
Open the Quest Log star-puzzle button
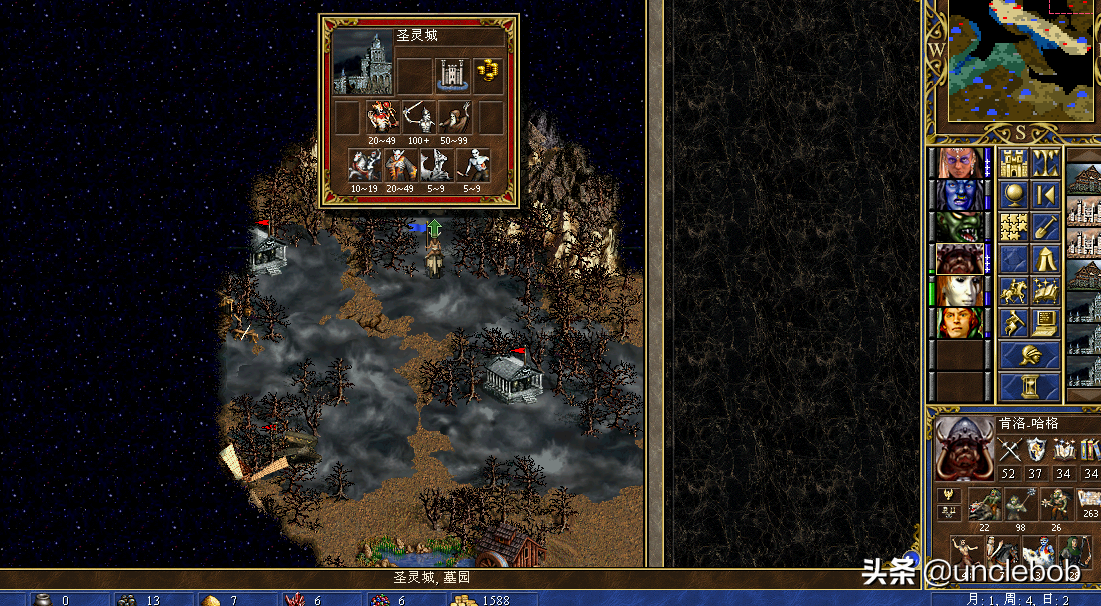[1014, 227]
